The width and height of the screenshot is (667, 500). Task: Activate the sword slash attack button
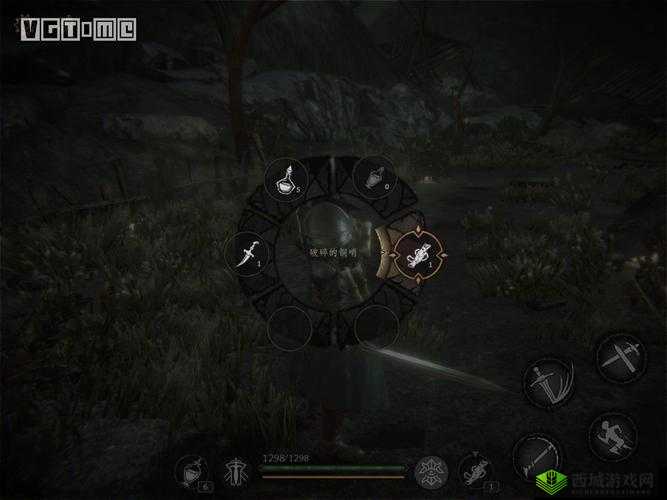coord(546,382)
